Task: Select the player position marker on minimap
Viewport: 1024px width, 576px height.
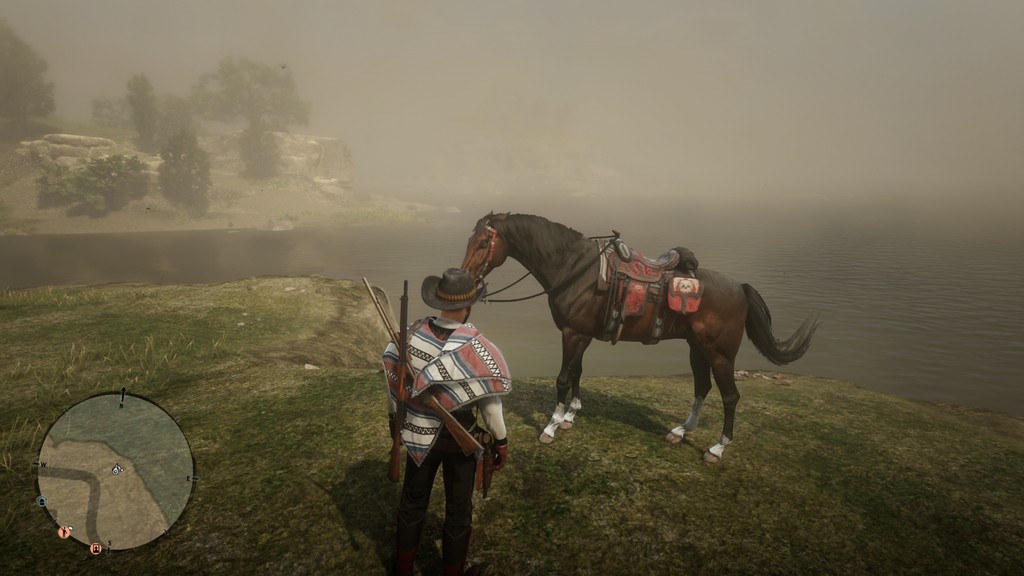Action: click(117, 468)
